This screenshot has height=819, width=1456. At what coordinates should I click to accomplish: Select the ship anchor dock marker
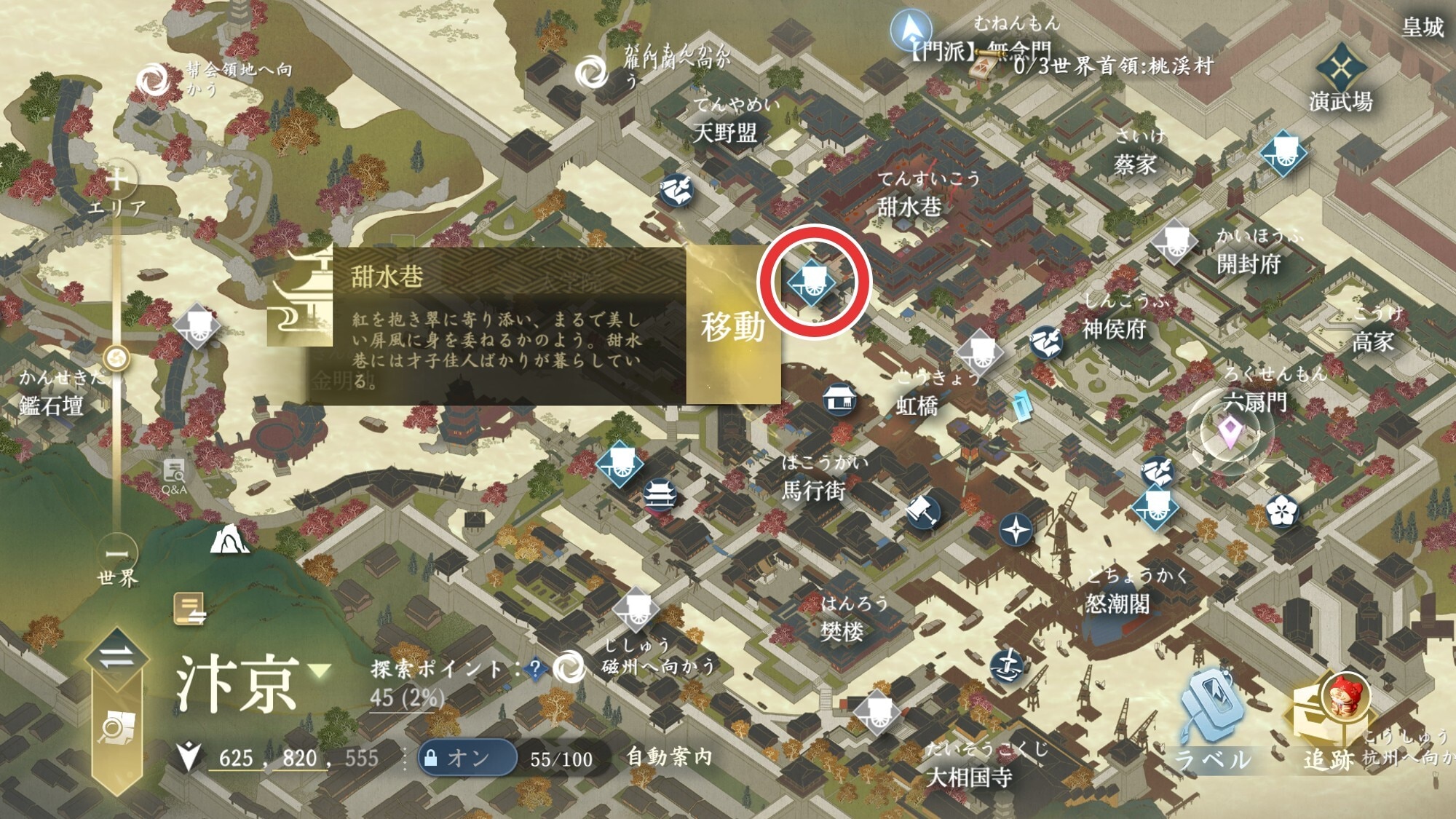click(1008, 665)
